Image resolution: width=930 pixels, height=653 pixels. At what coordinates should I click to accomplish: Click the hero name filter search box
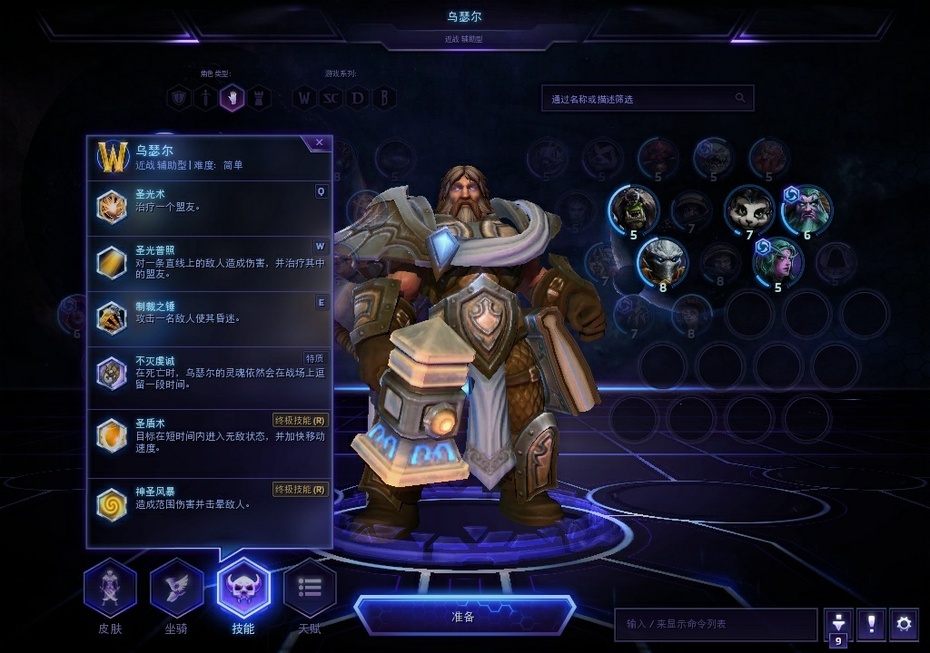(x=640, y=98)
